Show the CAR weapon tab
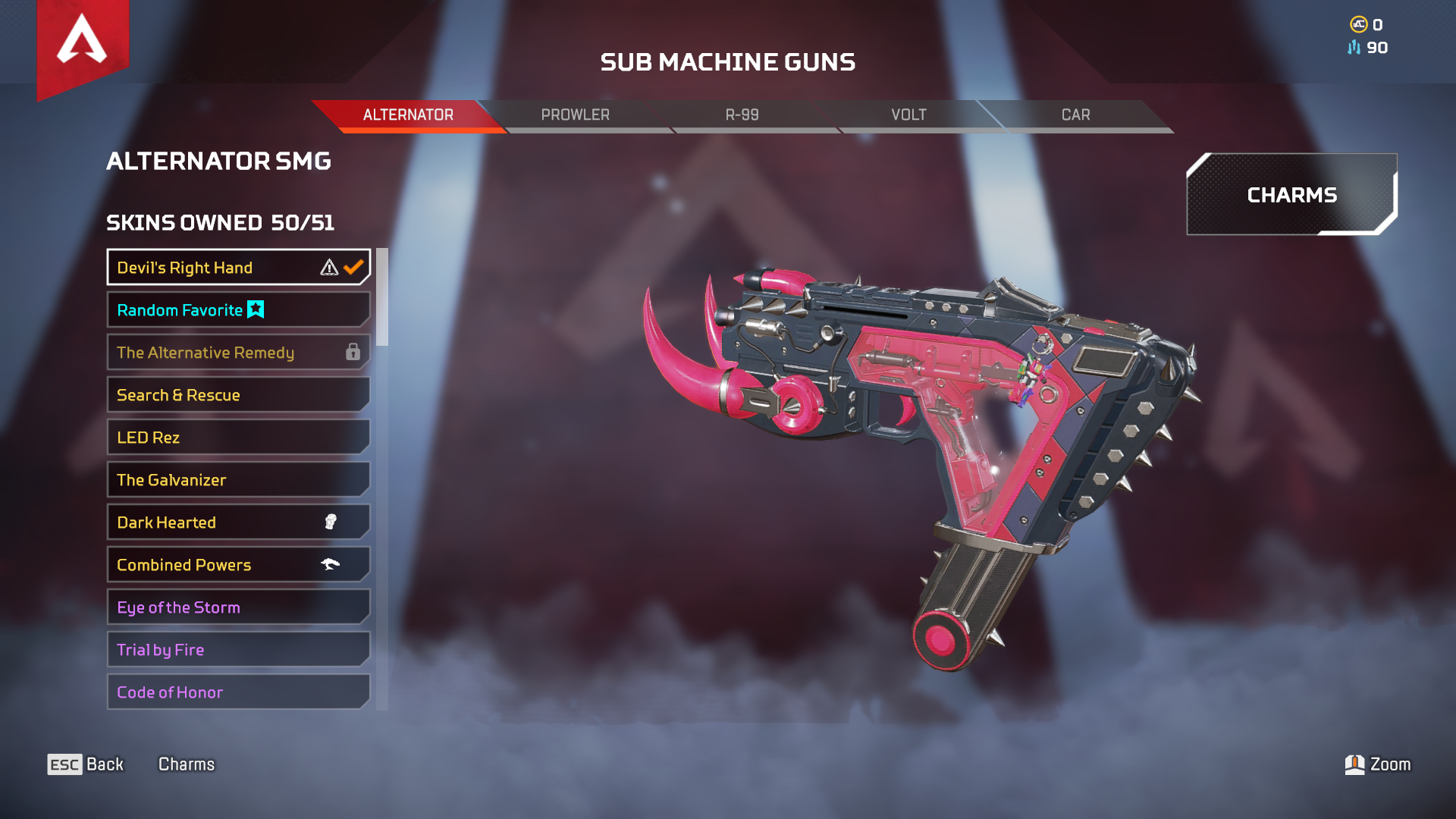The width and height of the screenshot is (1456, 819). pos(1075,115)
